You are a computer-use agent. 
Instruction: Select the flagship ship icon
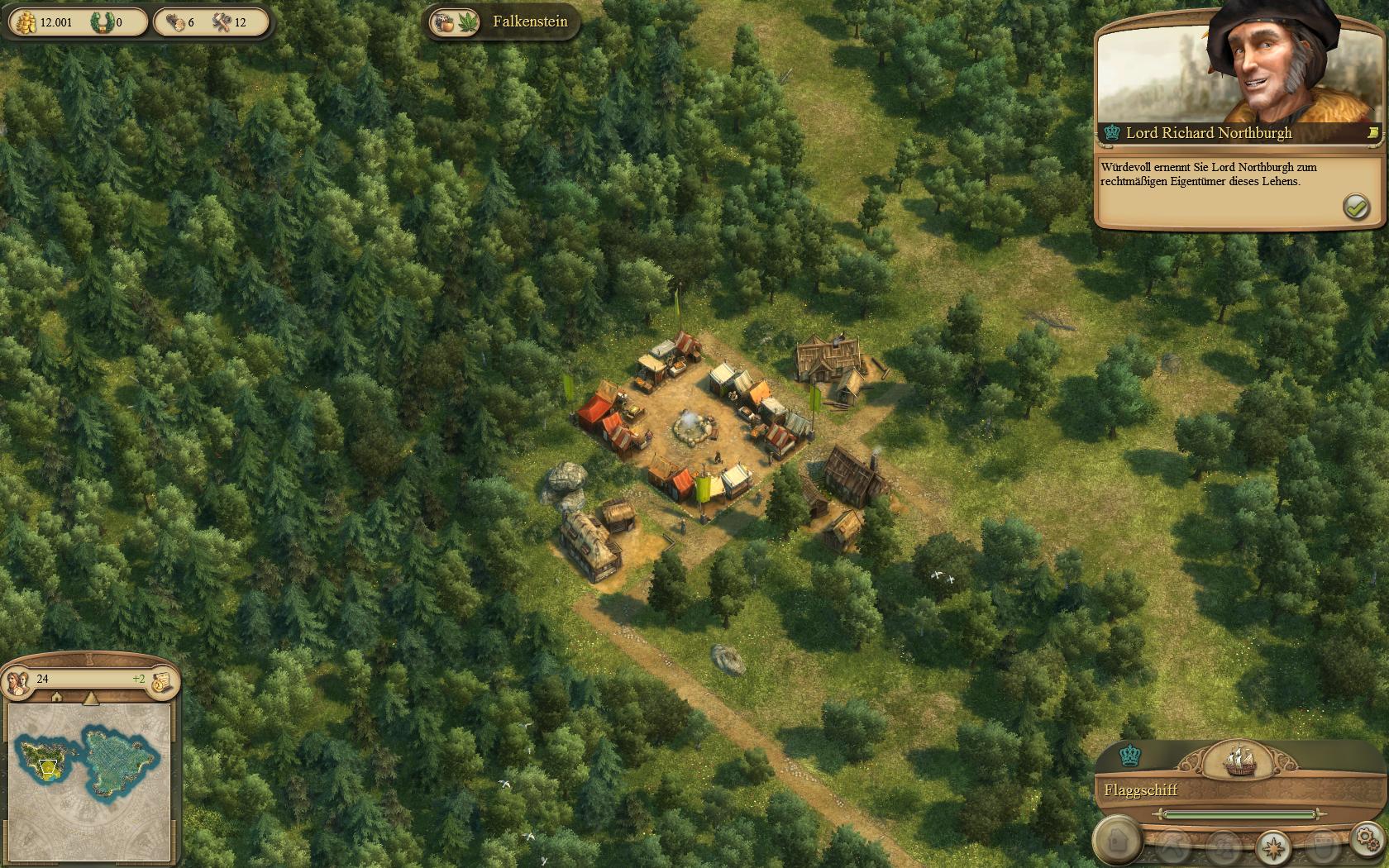(x=1238, y=760)
